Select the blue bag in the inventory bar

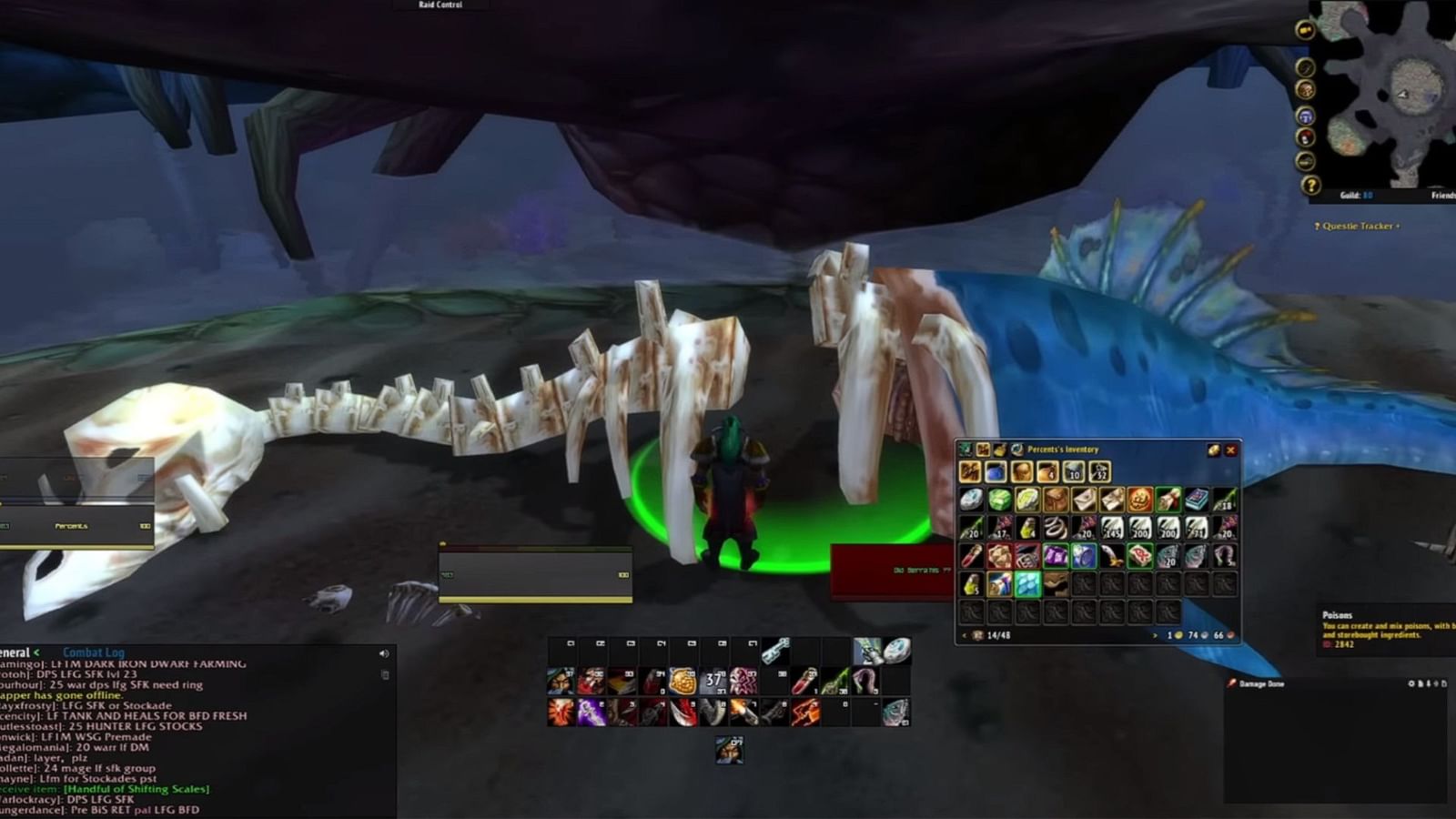tap(996, 472)
